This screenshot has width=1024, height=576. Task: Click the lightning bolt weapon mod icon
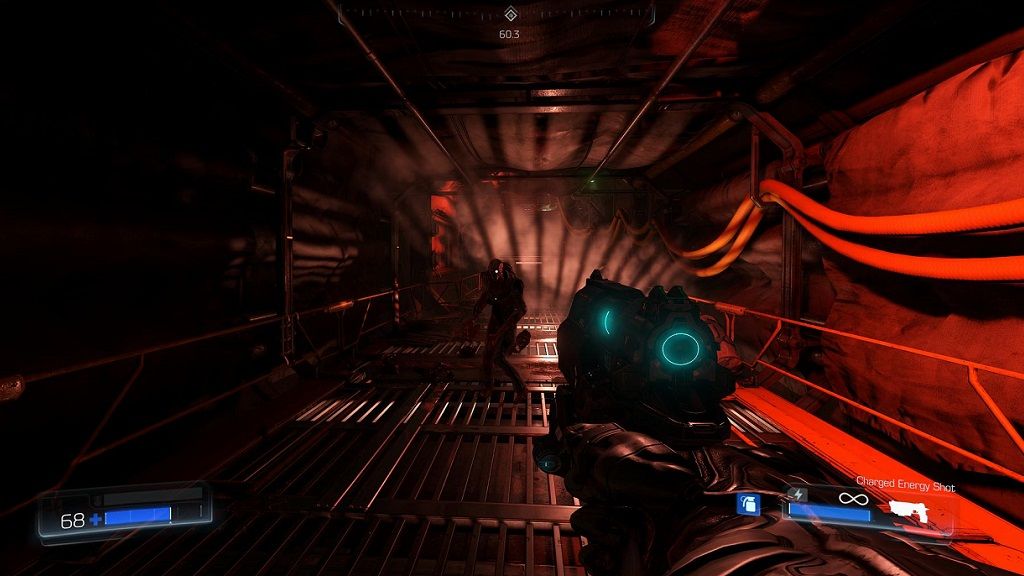796,493
